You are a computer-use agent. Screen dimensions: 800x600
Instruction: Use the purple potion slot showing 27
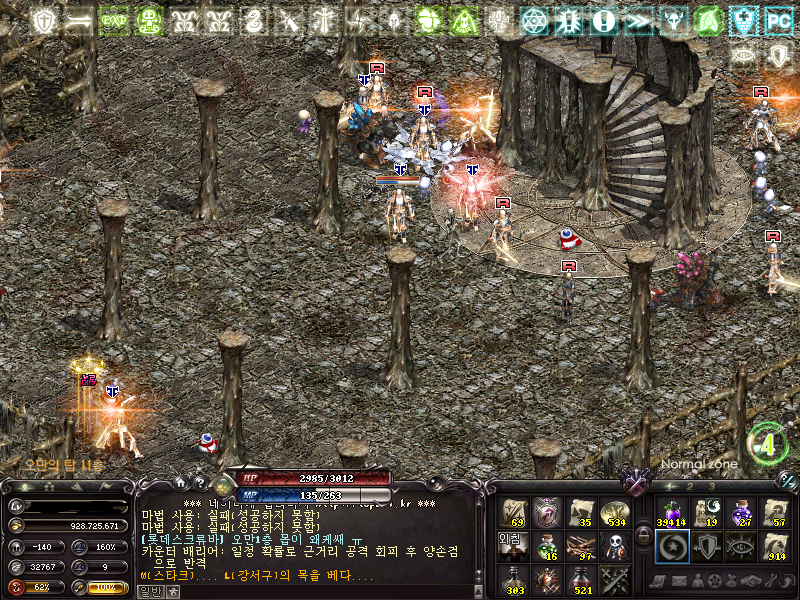(742, 513)
